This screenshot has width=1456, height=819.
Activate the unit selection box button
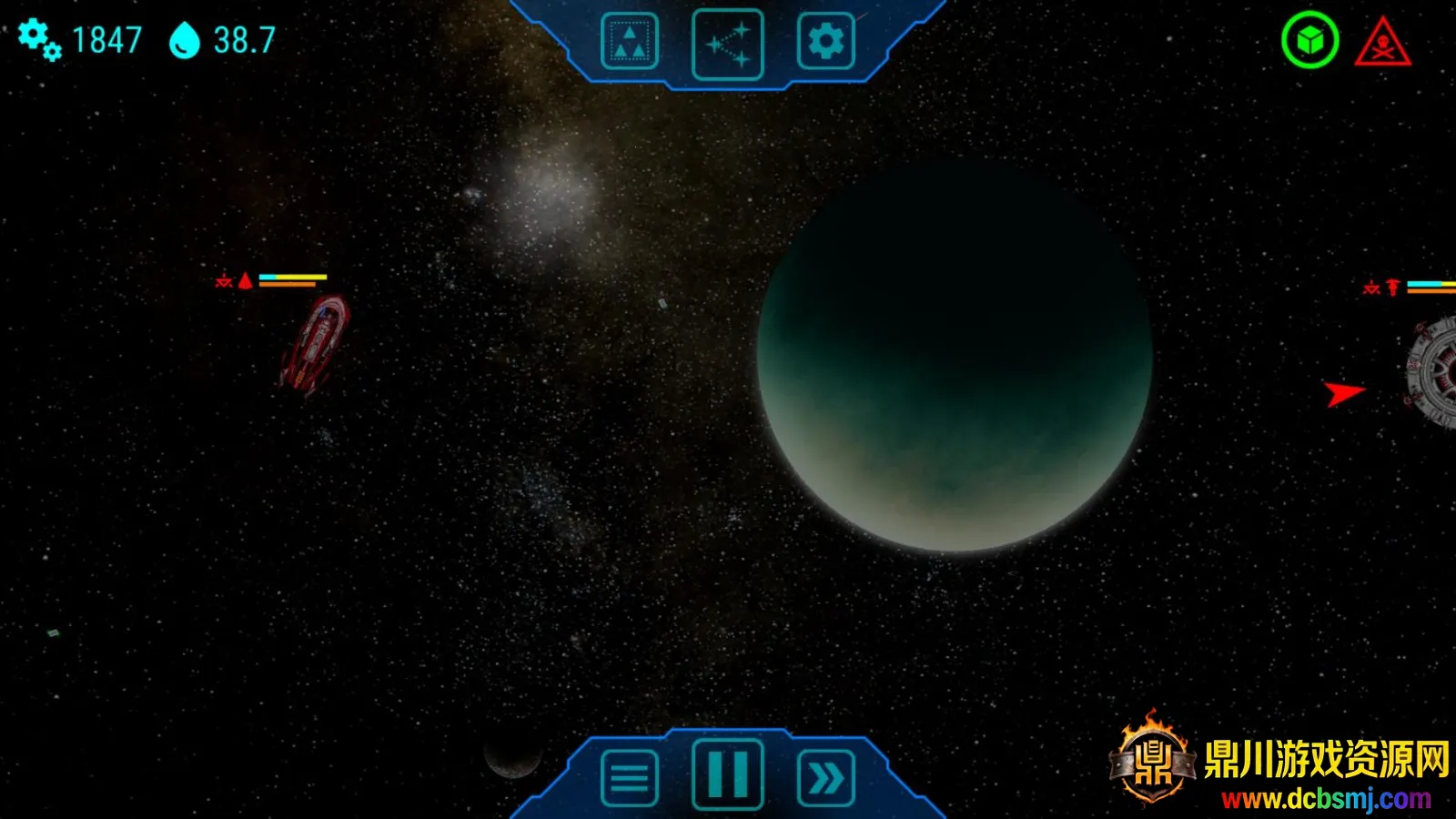pyautogui.click(x=629, y=42)
